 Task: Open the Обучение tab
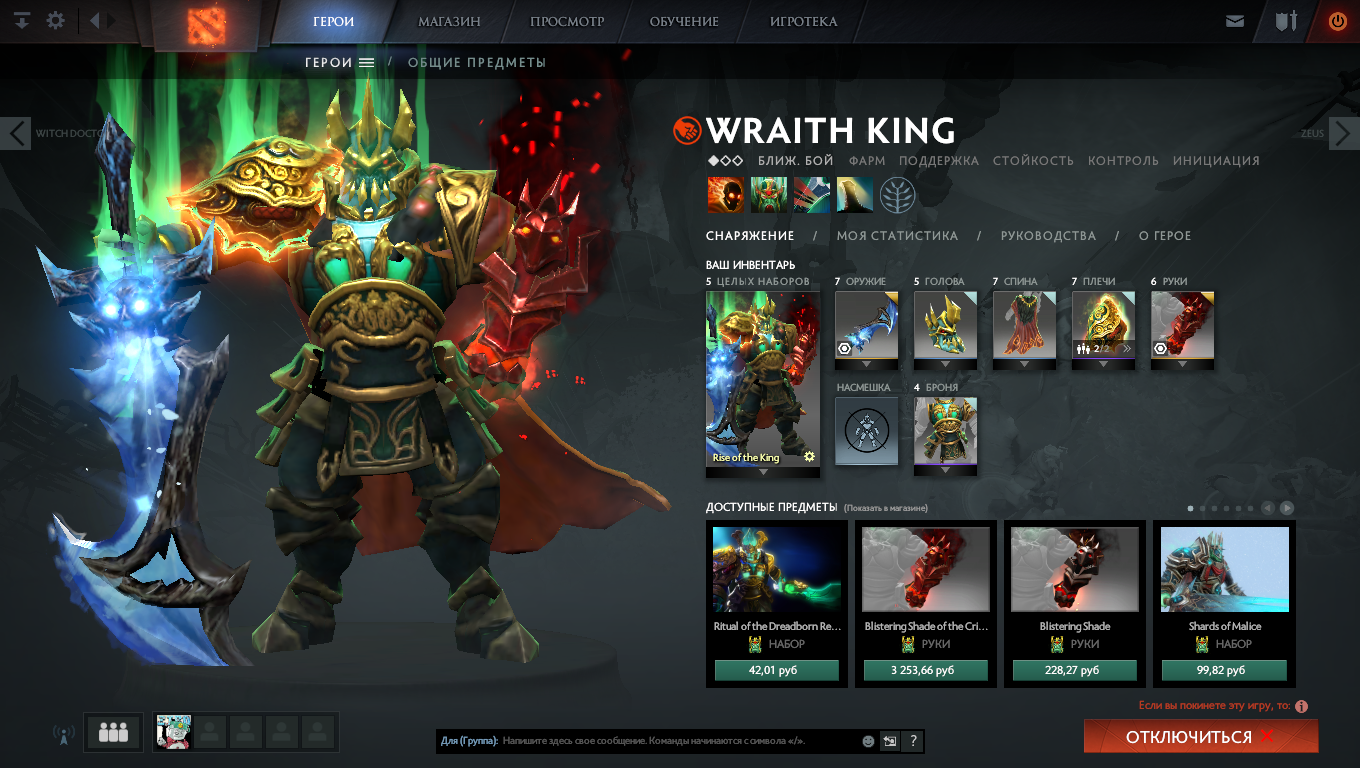click(x=684, y=21)
